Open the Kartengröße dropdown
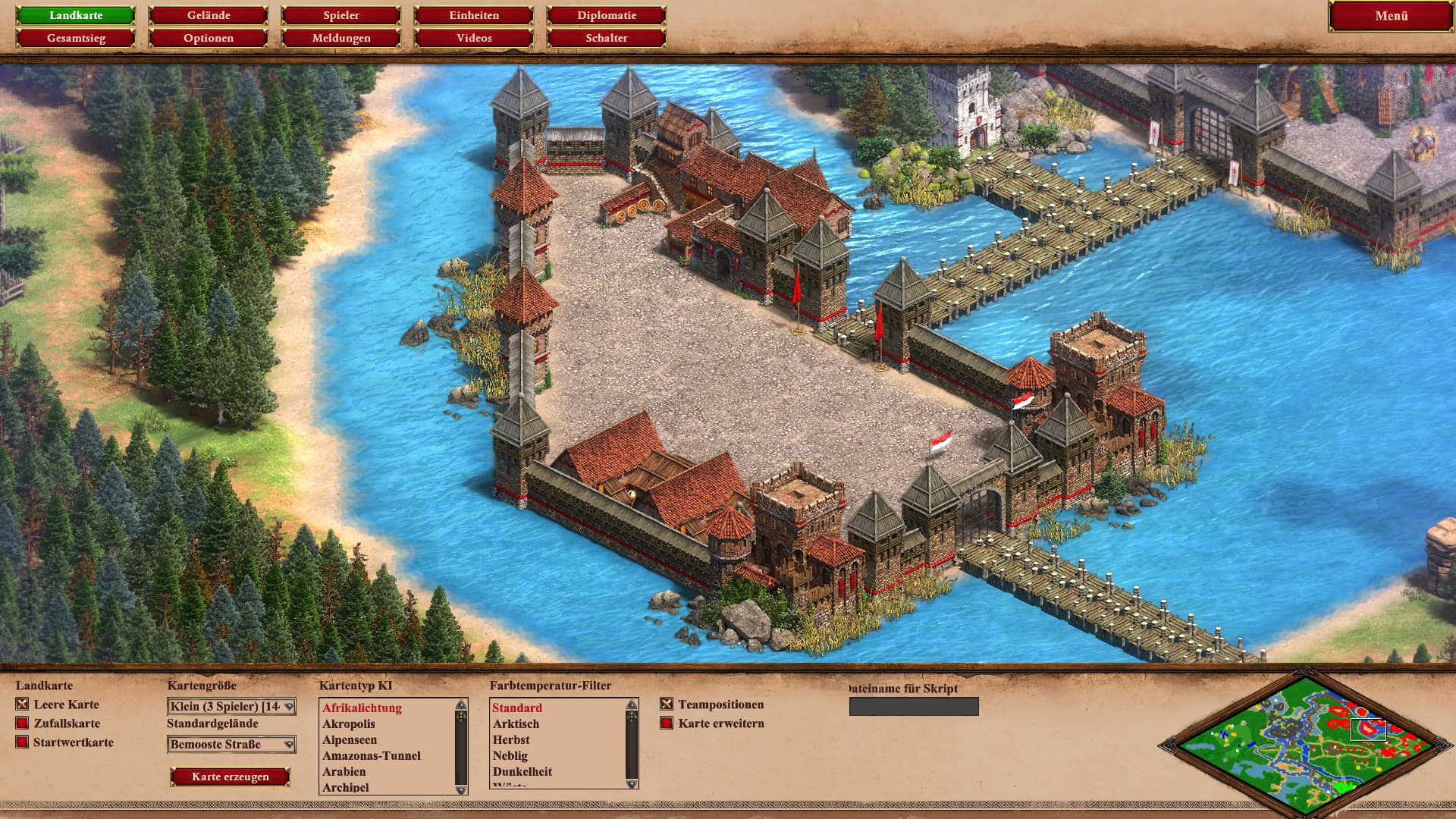The width and height of the screenshot is (1456, 819). [231, 707]
